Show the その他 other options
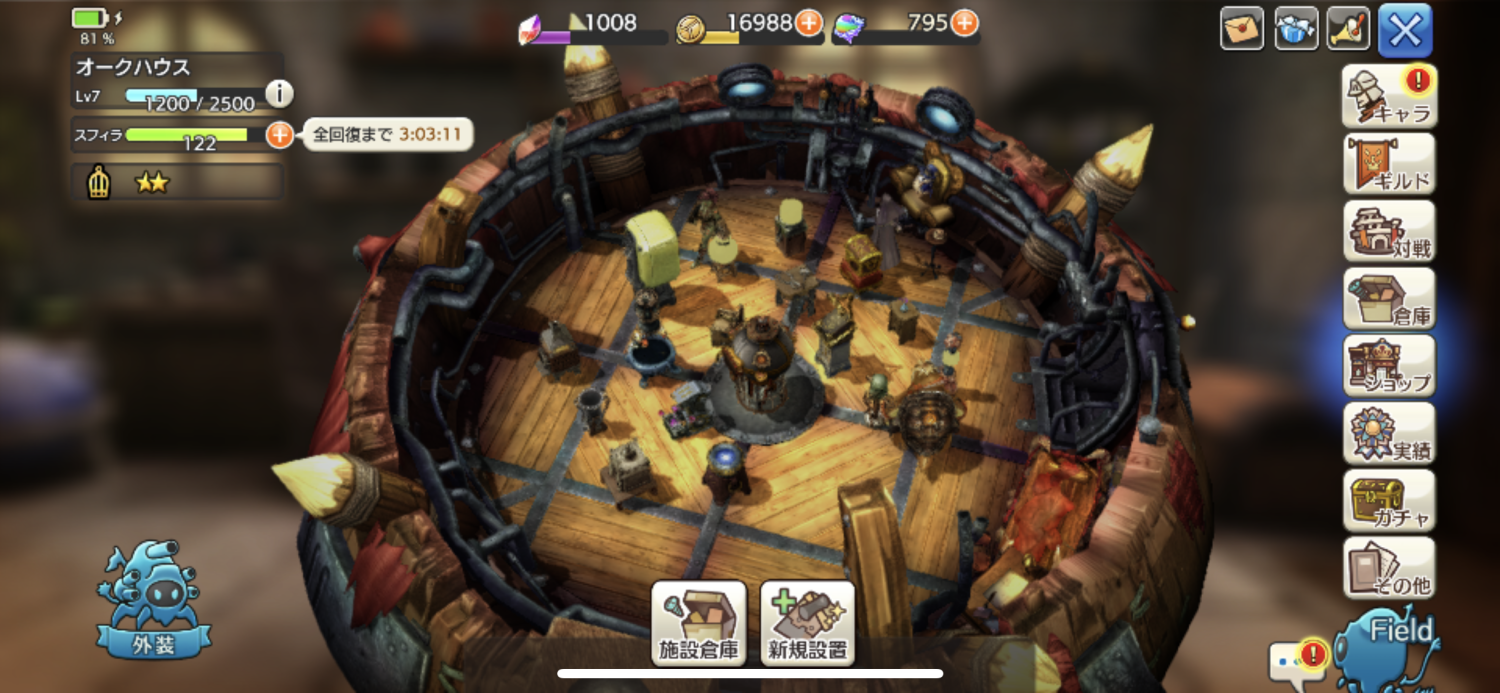Viewport: 1500px width, 693px height. pyautogui.click(x=1389, y=567)
